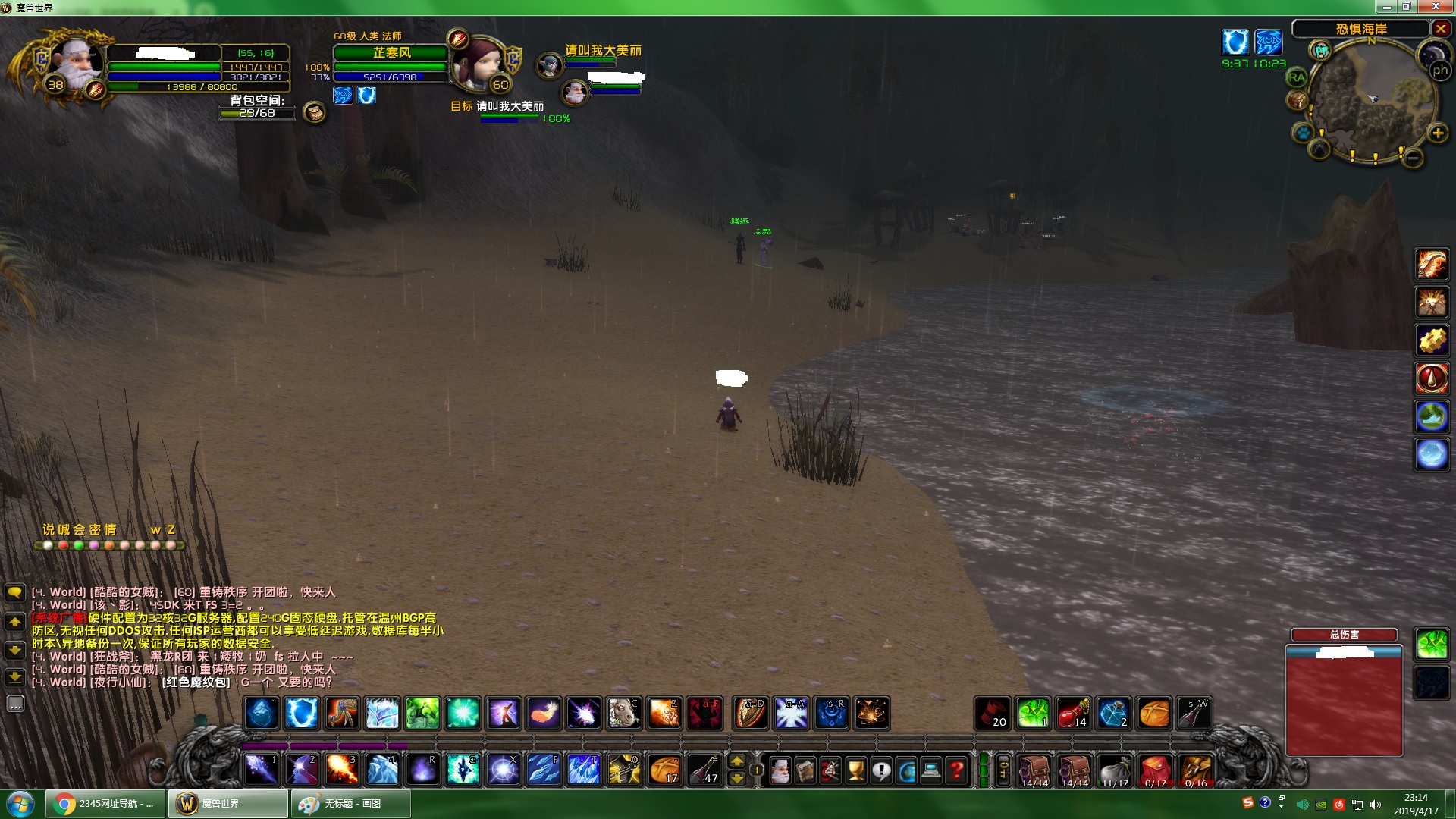Open the key ring
This screenshot has height=819, width=1456.
(x=1003, y=770)
